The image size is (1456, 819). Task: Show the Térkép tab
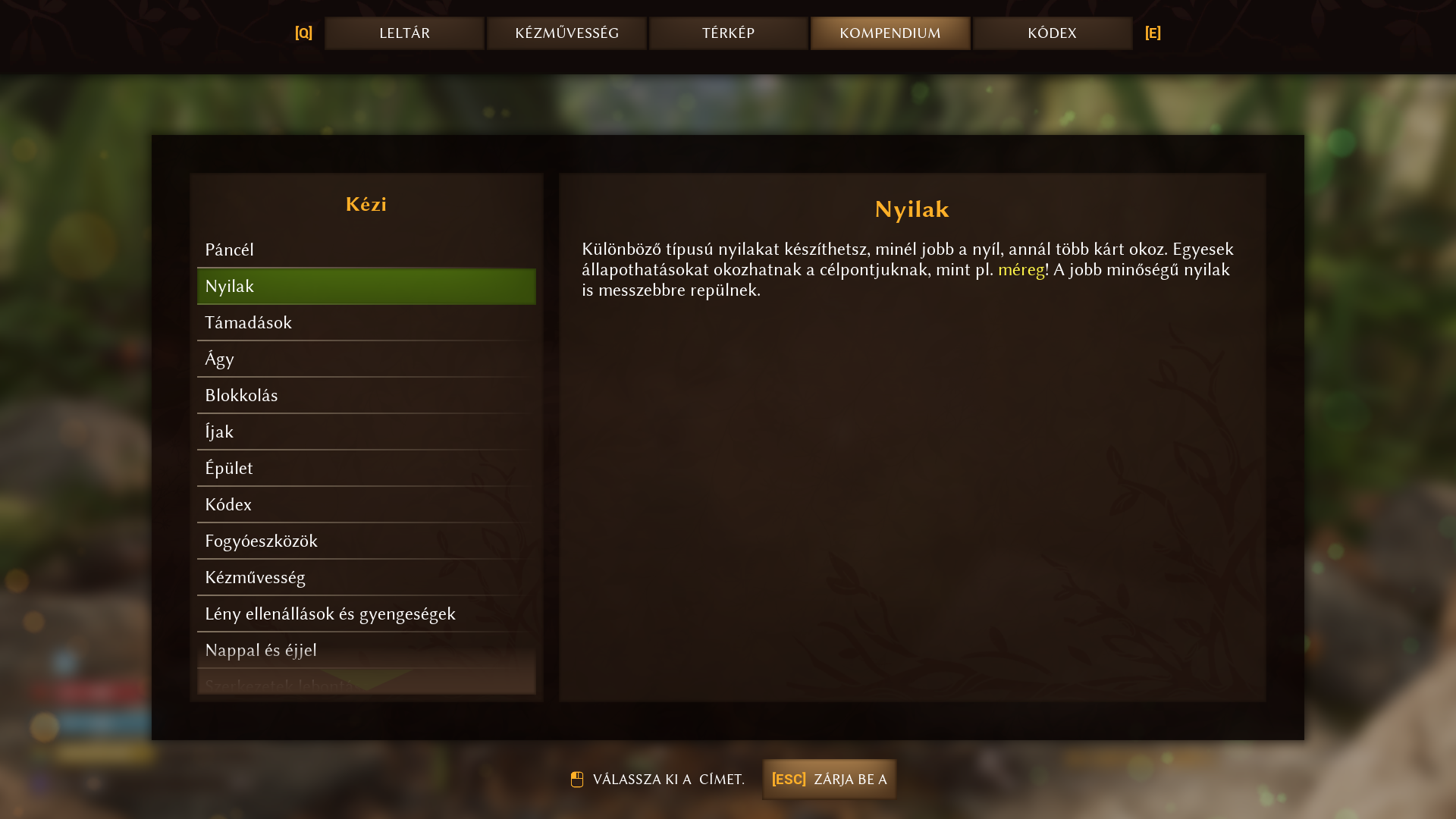728,33
